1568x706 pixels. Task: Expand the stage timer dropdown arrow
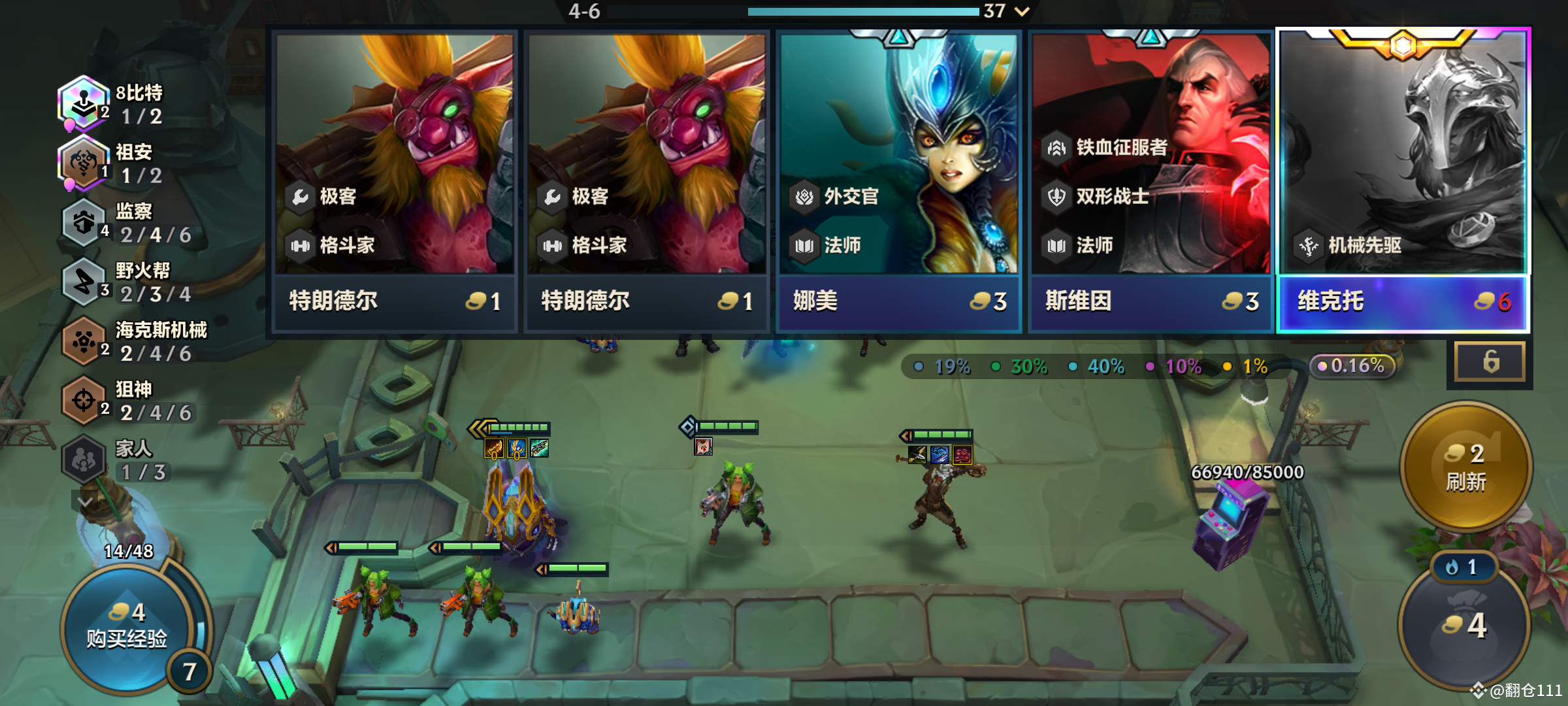(x=1022, y=11)
